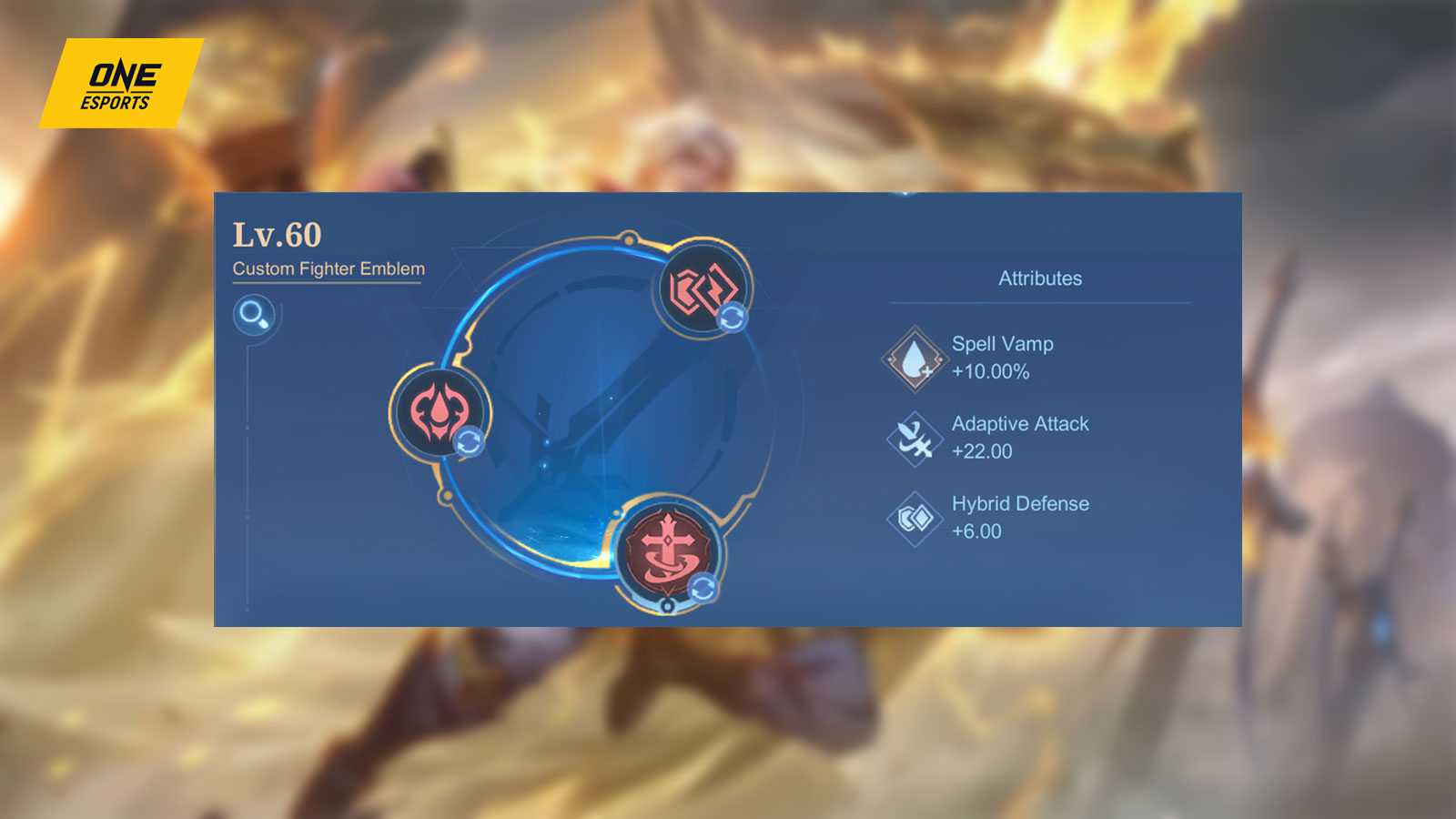Click the Spell Vamp water-drop attribute icon
This screenshot has width=1456, height=819.
[913, 359]
